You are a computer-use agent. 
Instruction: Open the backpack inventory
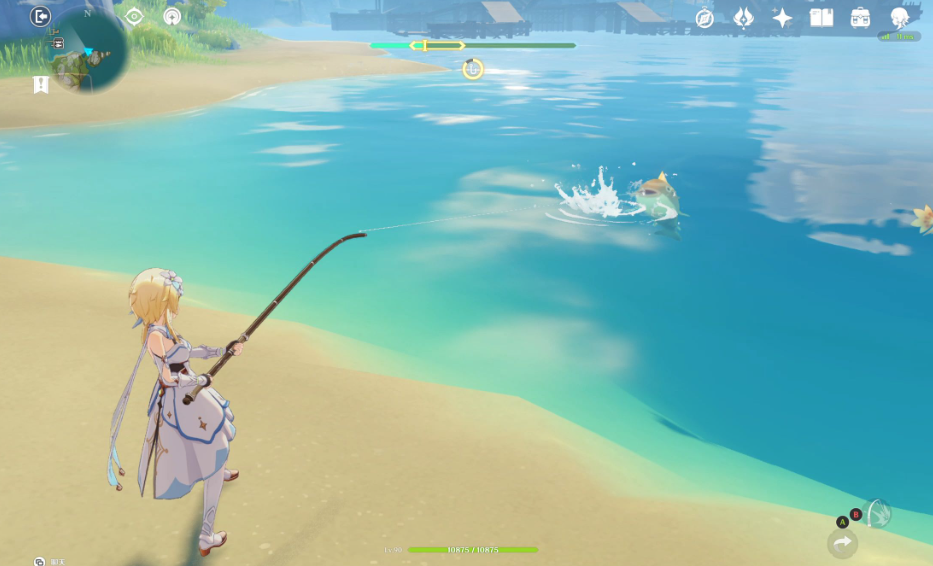(x=860, y=18)
